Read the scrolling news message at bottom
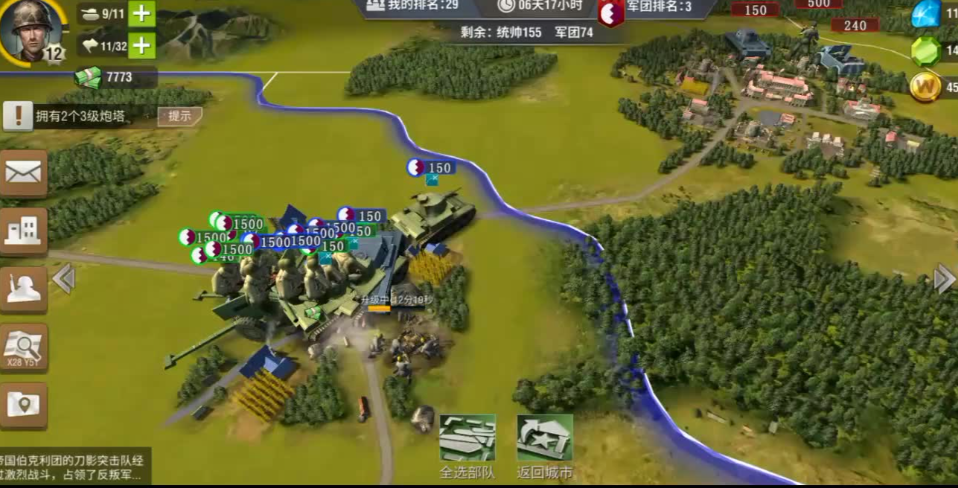958x488 pixels. point(75,467)
